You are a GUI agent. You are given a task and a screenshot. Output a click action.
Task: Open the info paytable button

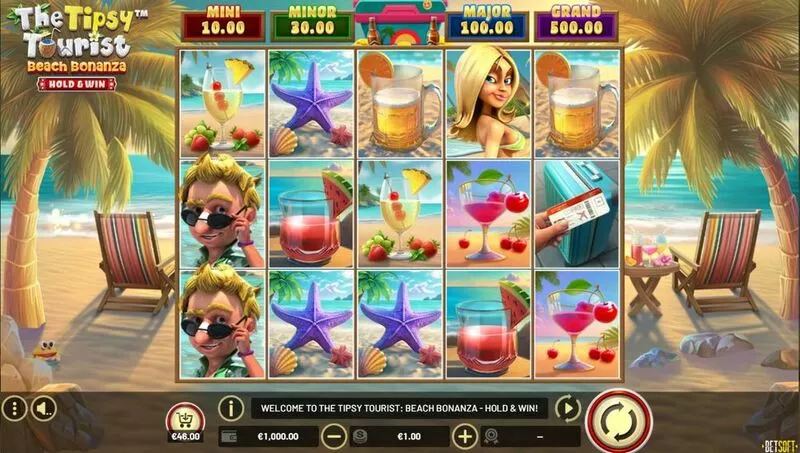click(x=231, y=408)
